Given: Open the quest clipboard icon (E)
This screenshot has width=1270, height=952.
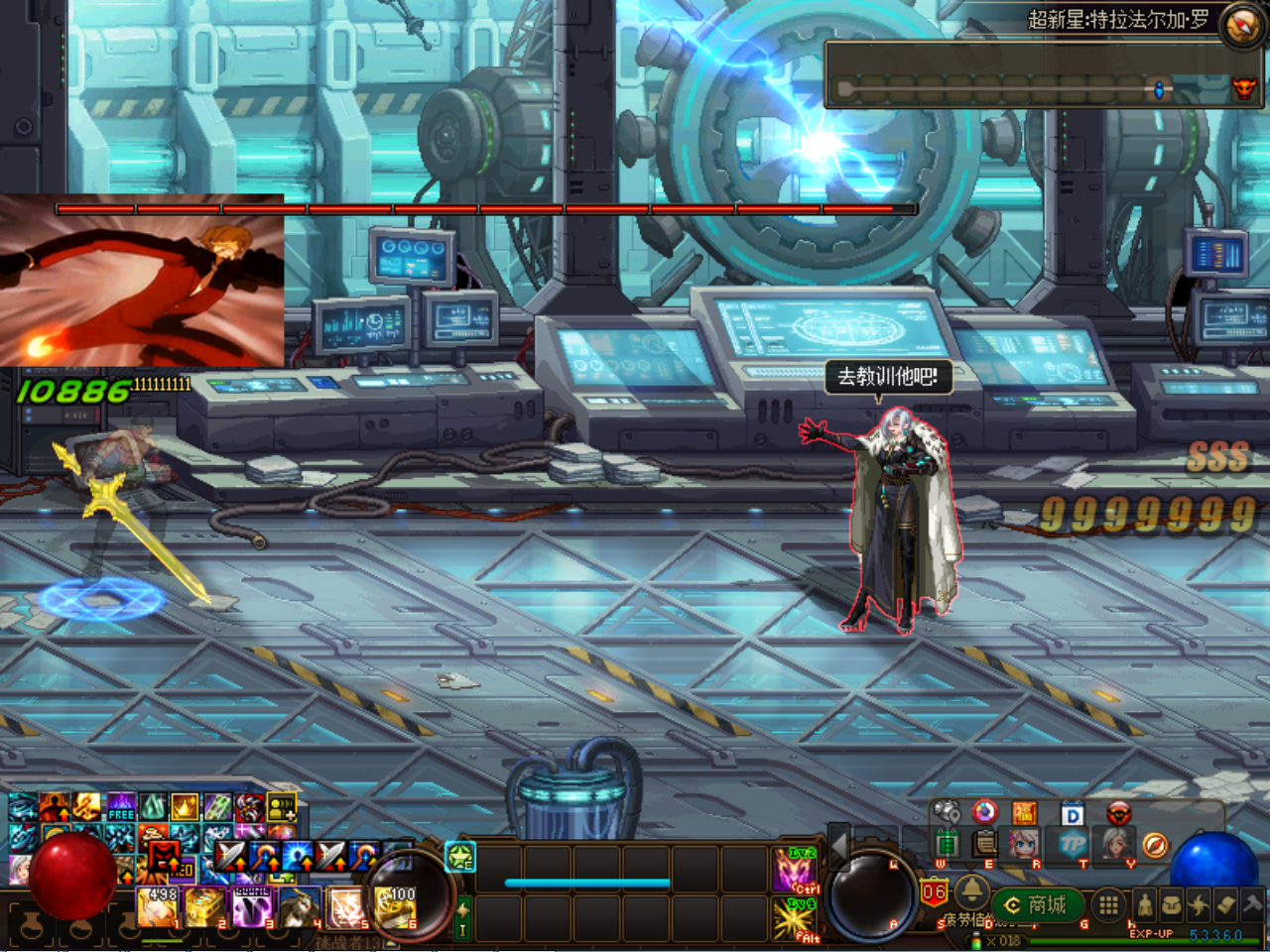Looking at the screenshot, I should coord(984,843).
